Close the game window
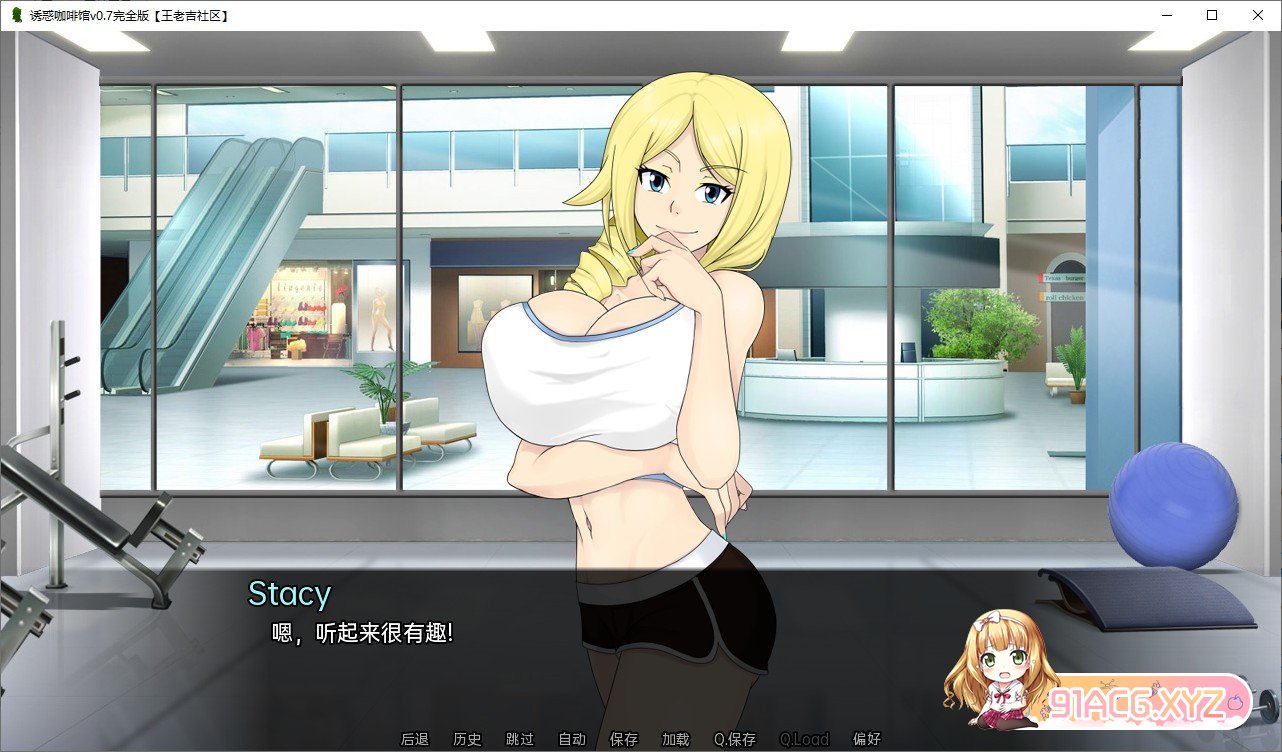The image size is (1282, 752). [x=1258, y=15]
